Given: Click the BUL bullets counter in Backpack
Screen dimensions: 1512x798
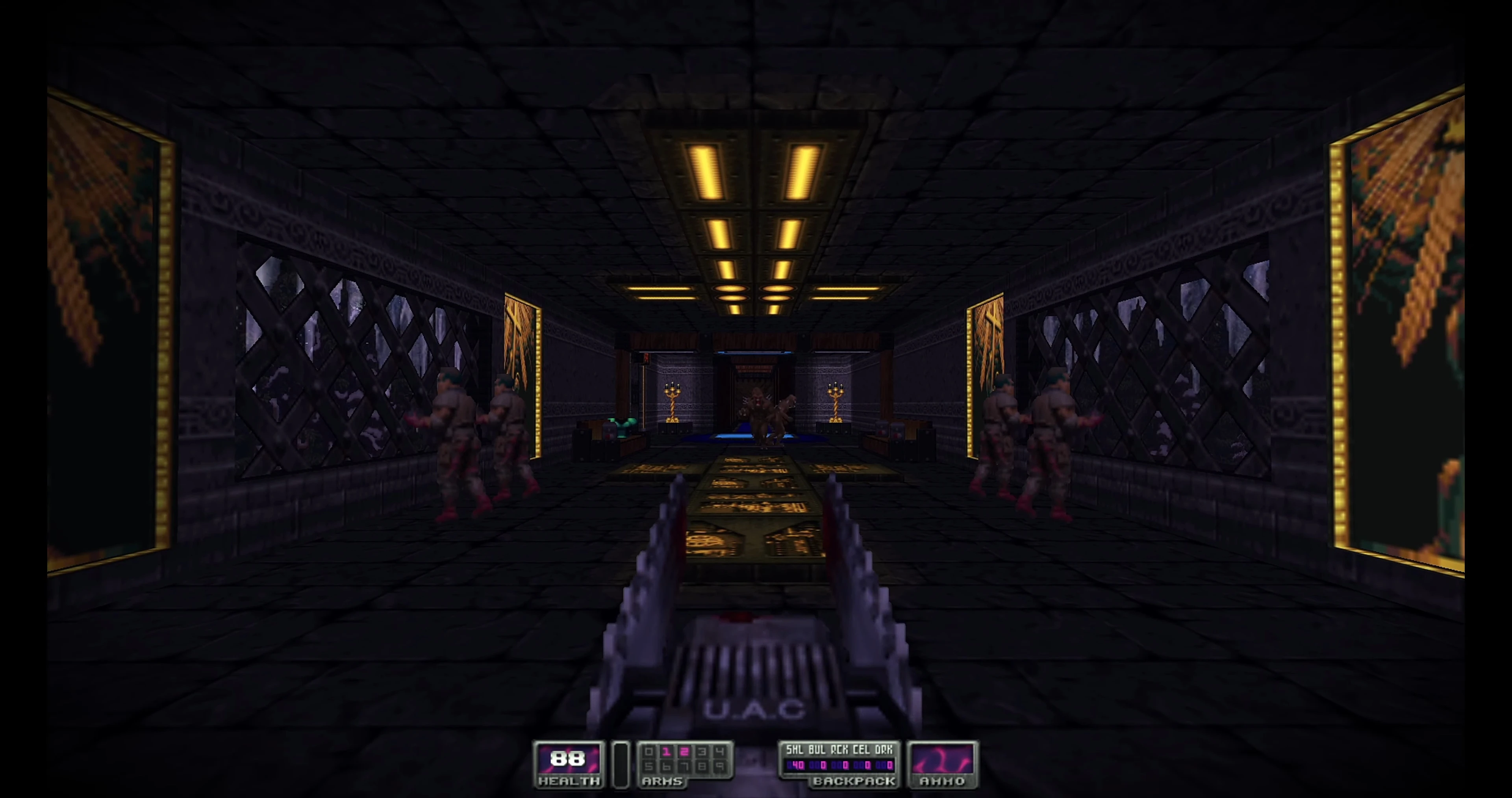Looking at the screenshot, I should pyautogui.click(x=817, y=765).
